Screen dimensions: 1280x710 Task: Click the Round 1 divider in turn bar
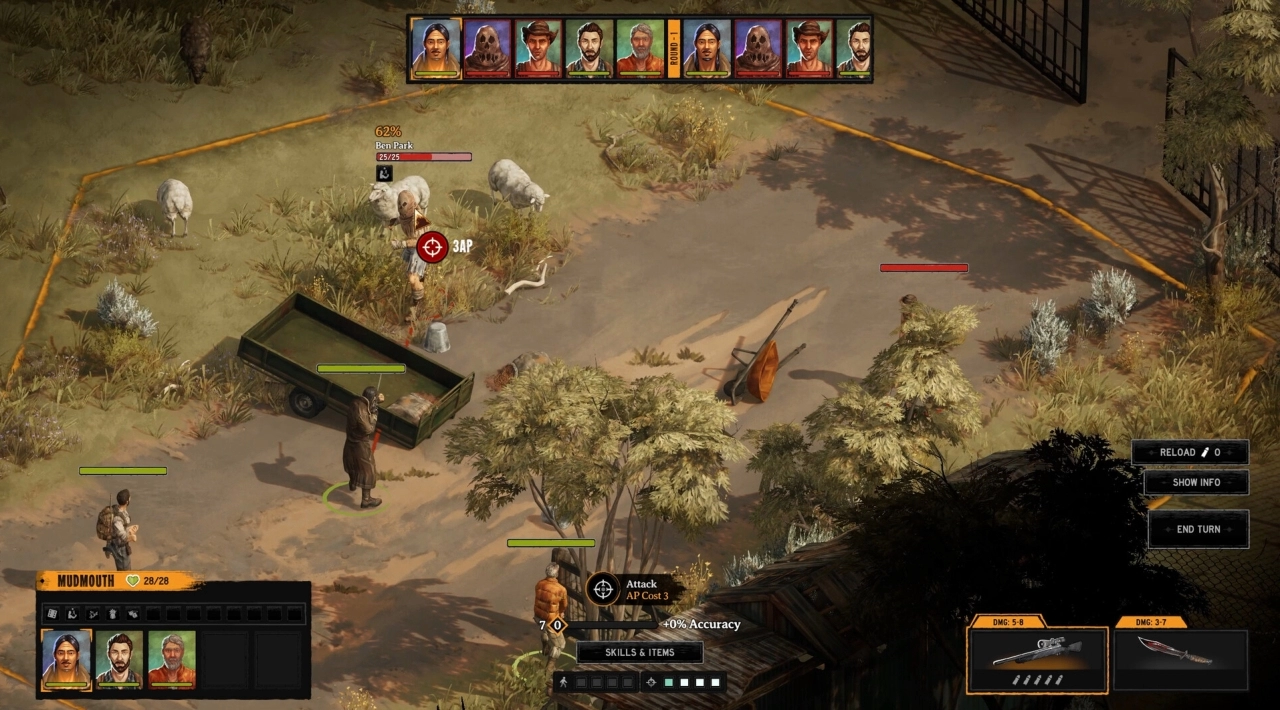click(674, 48)
